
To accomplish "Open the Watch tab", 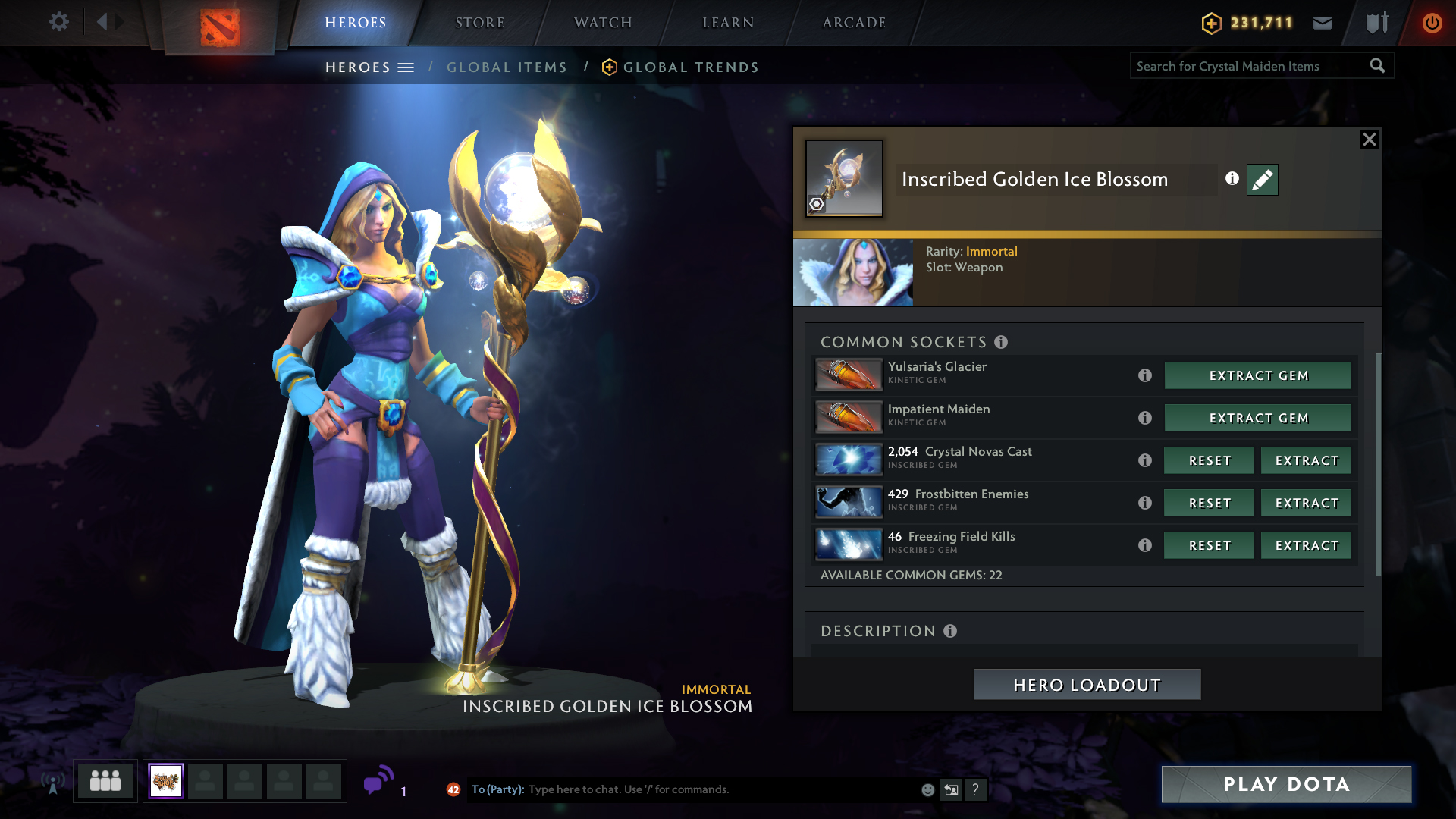I will tap(603, 23).
